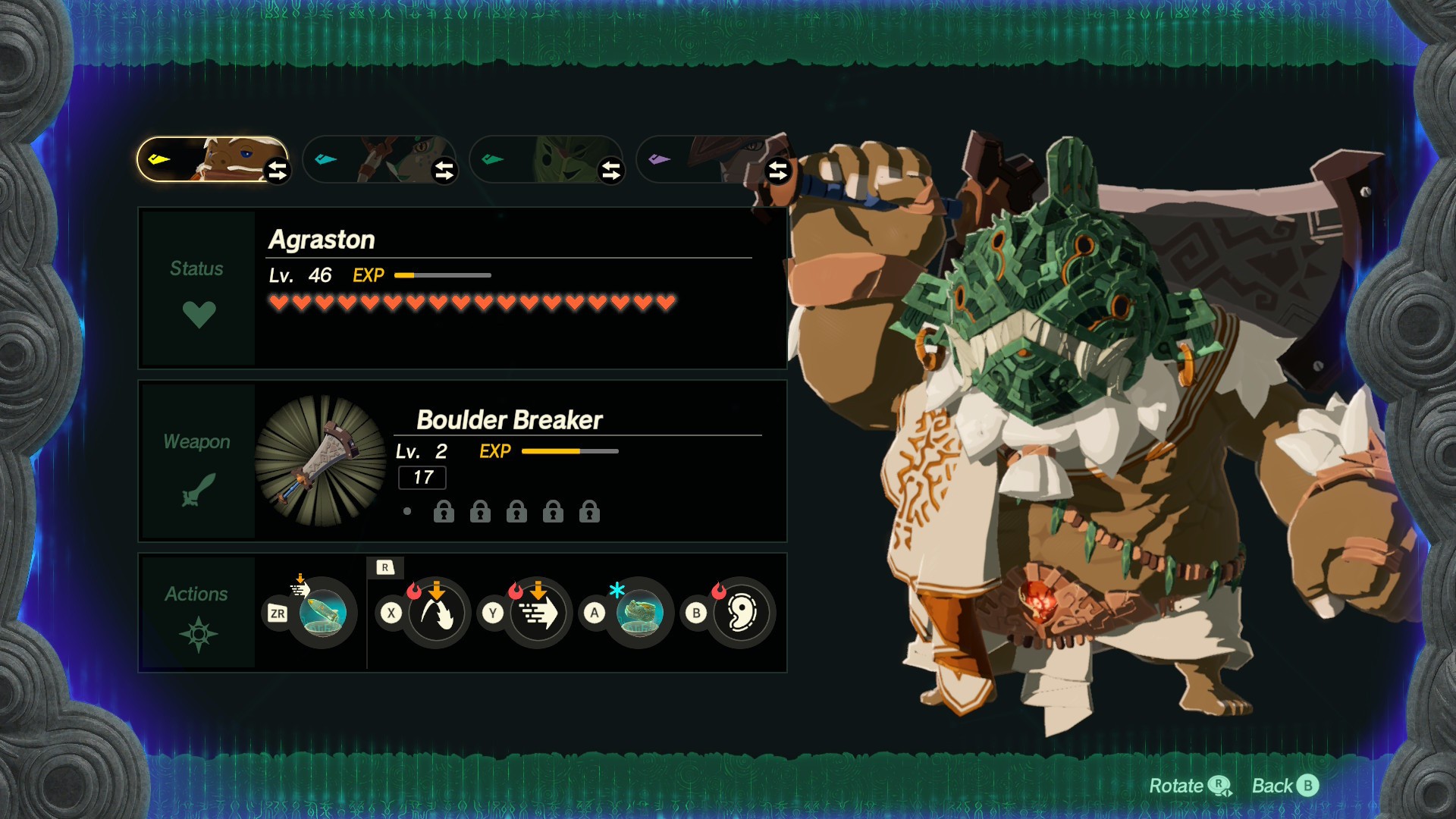Choose the X button rising strike action
The width and height of the screenshot is (1456, 819).
tap(437, 613)
